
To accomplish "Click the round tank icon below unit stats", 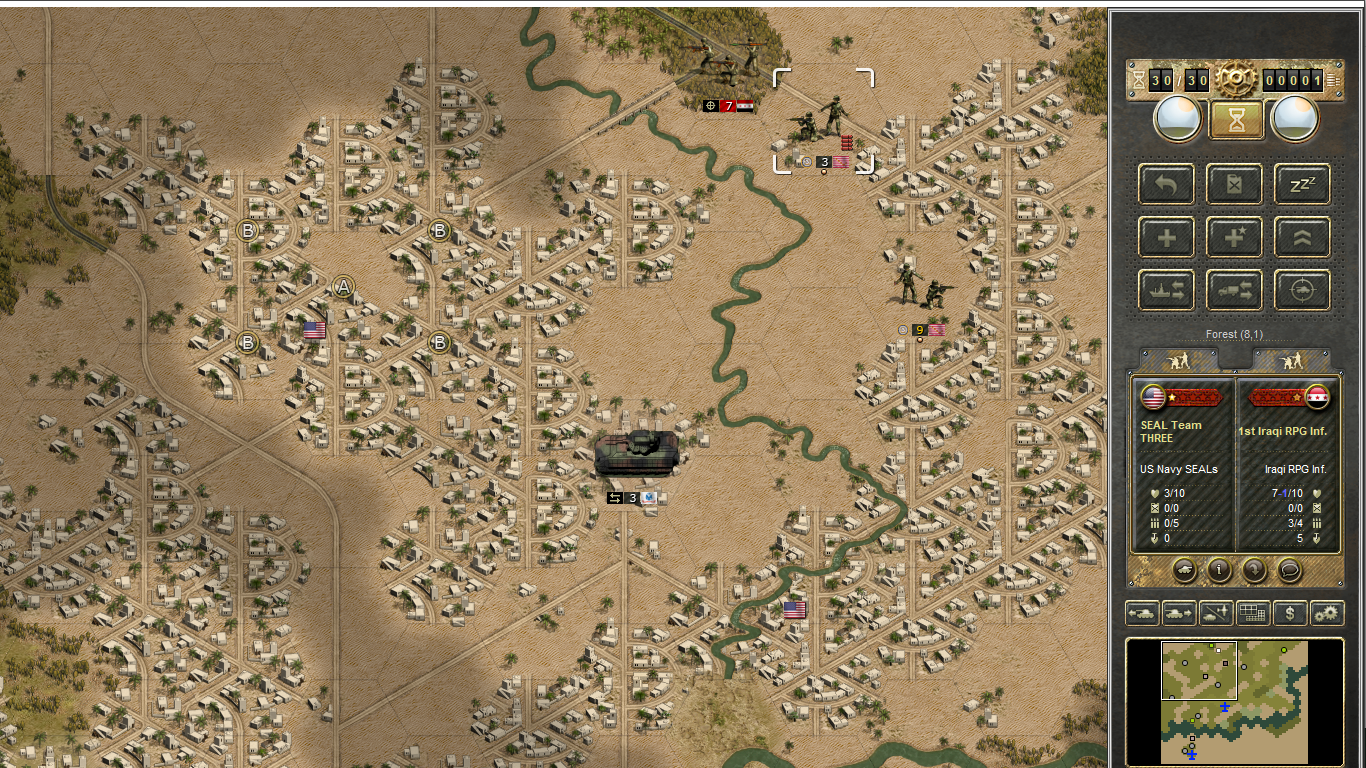I will (x=1184, y=570).
